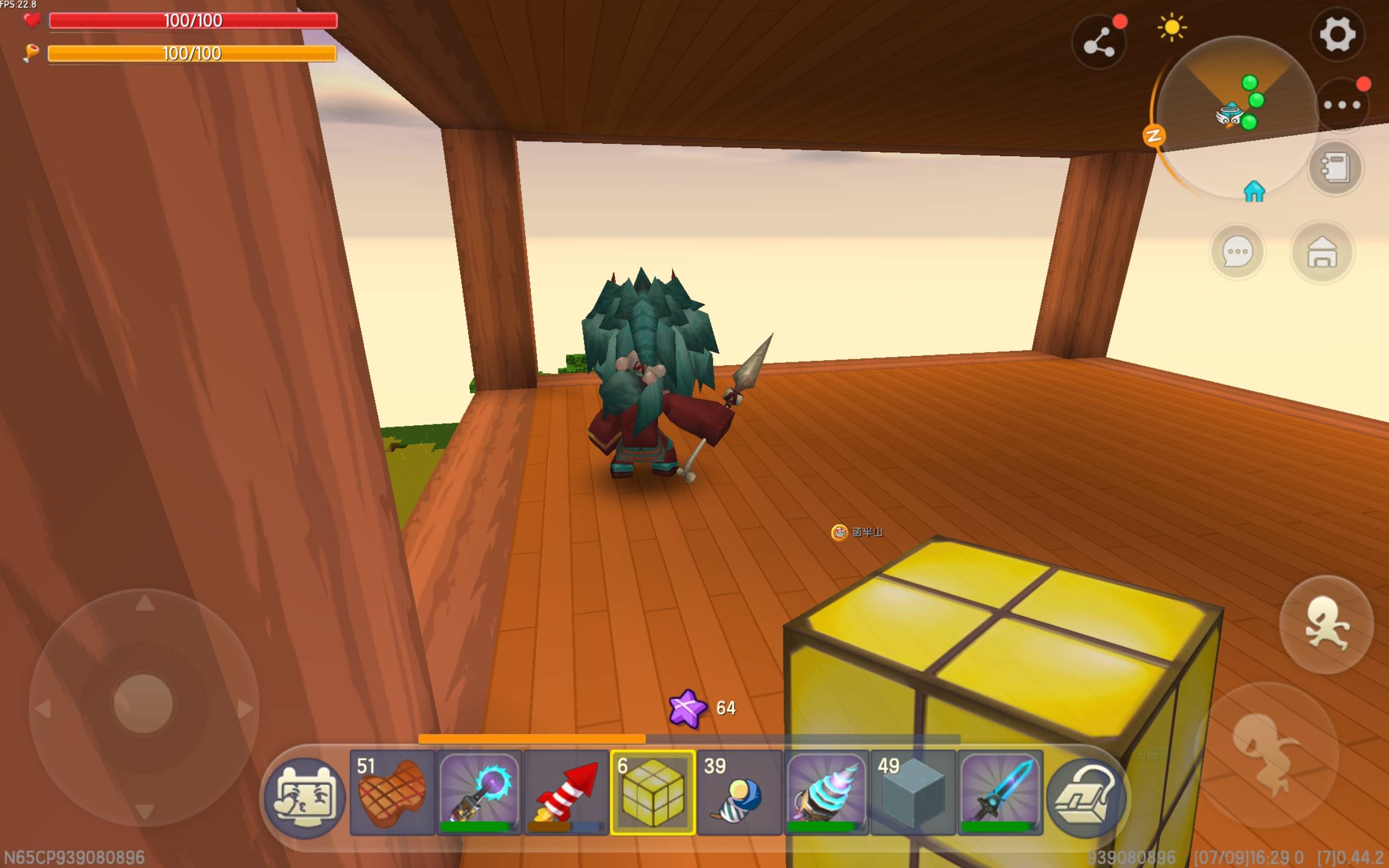The height and width of the screenshot is (868, 1389).
Task: Open the notebook journal button
Action: [1335, 168]
